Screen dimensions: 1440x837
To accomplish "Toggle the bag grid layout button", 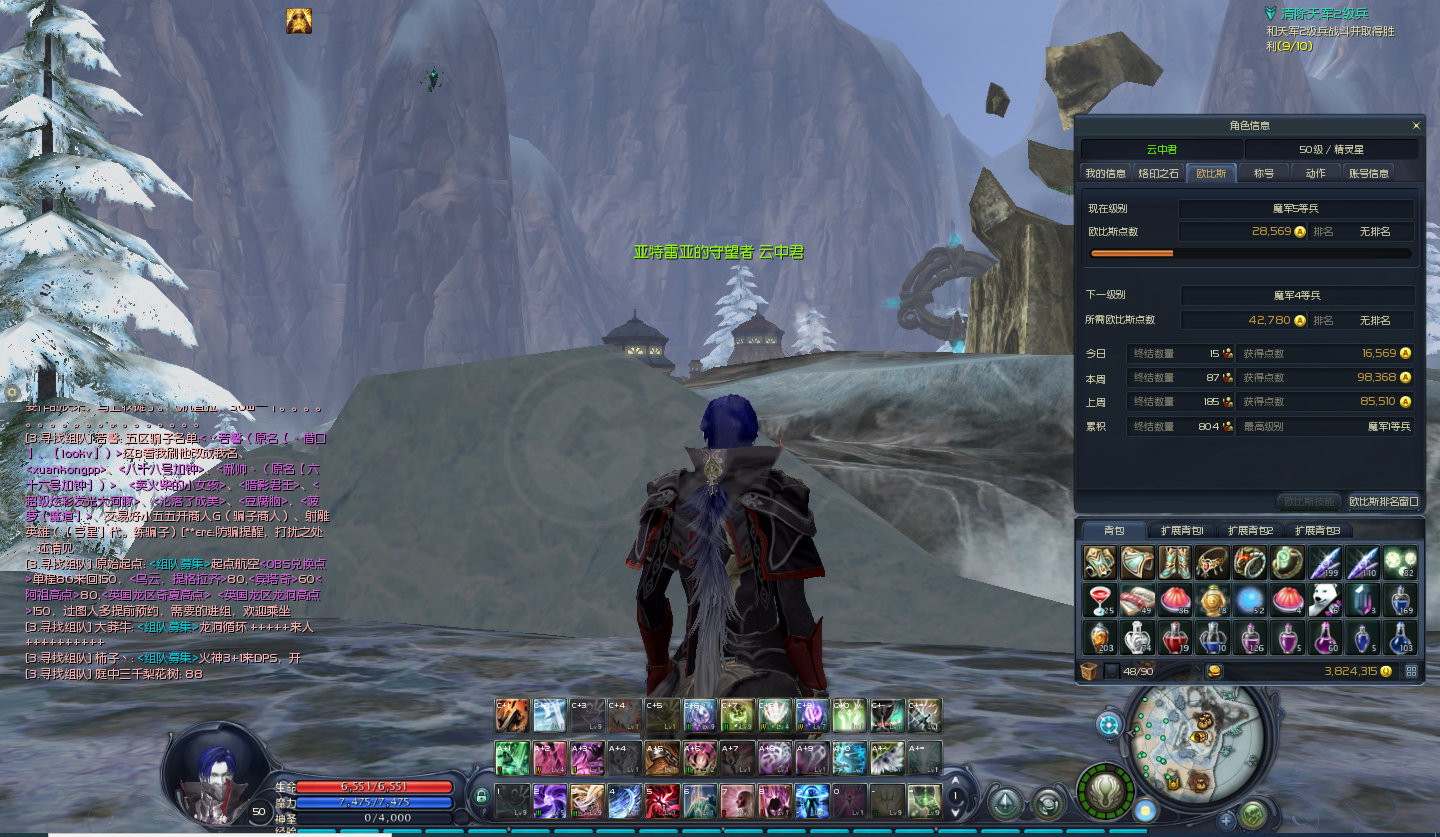I will point(1411,671).
